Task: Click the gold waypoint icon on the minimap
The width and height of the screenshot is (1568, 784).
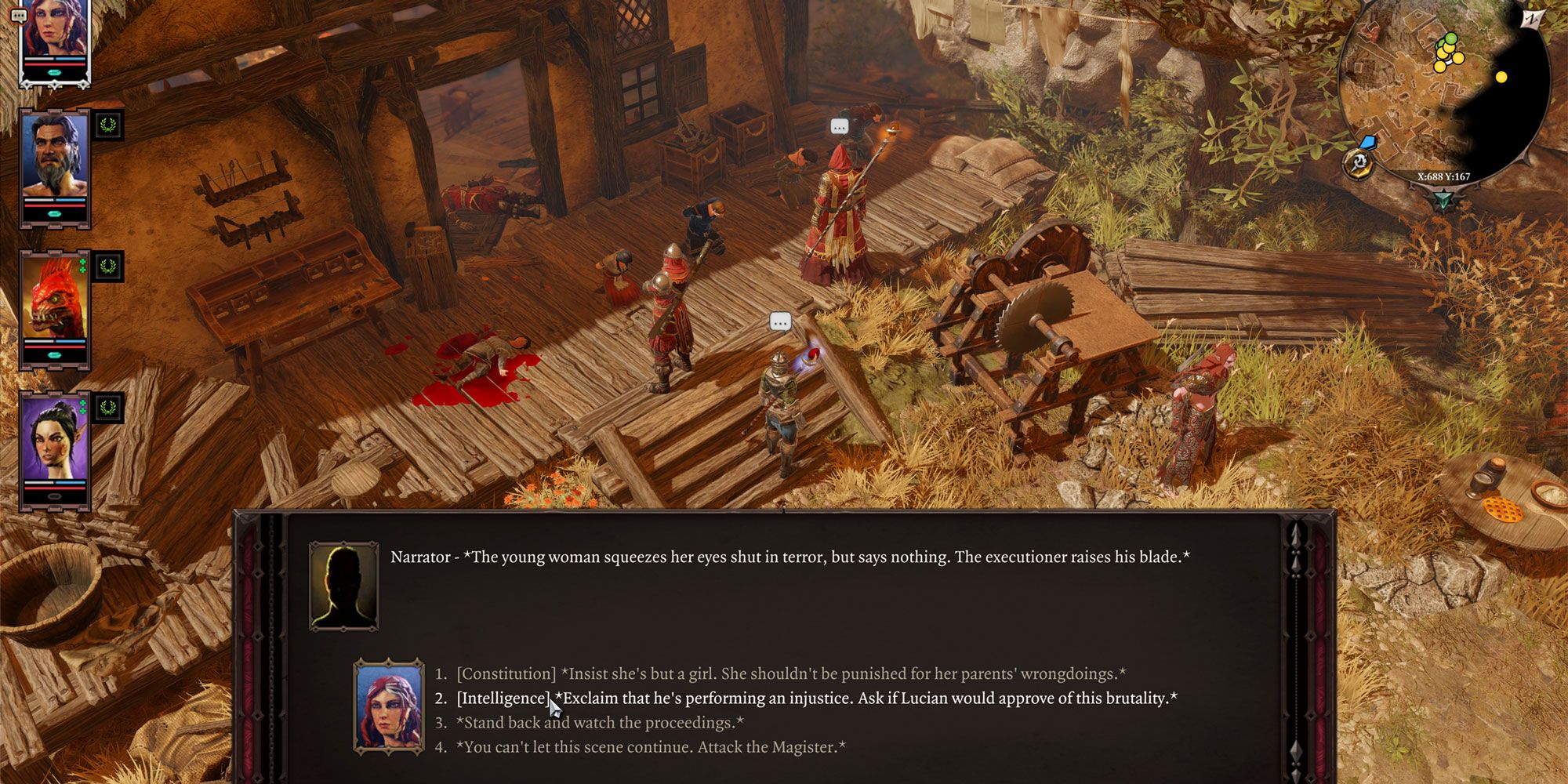Action: (x=1358, y=162)
